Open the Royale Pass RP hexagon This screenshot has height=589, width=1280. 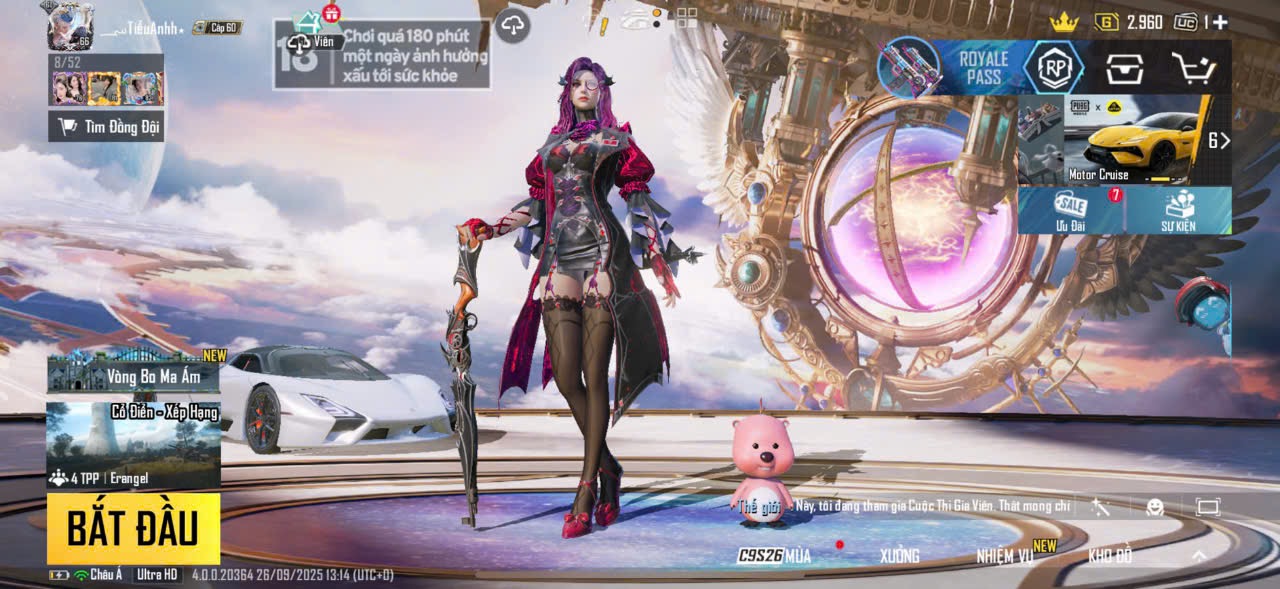coord(1053,67)
